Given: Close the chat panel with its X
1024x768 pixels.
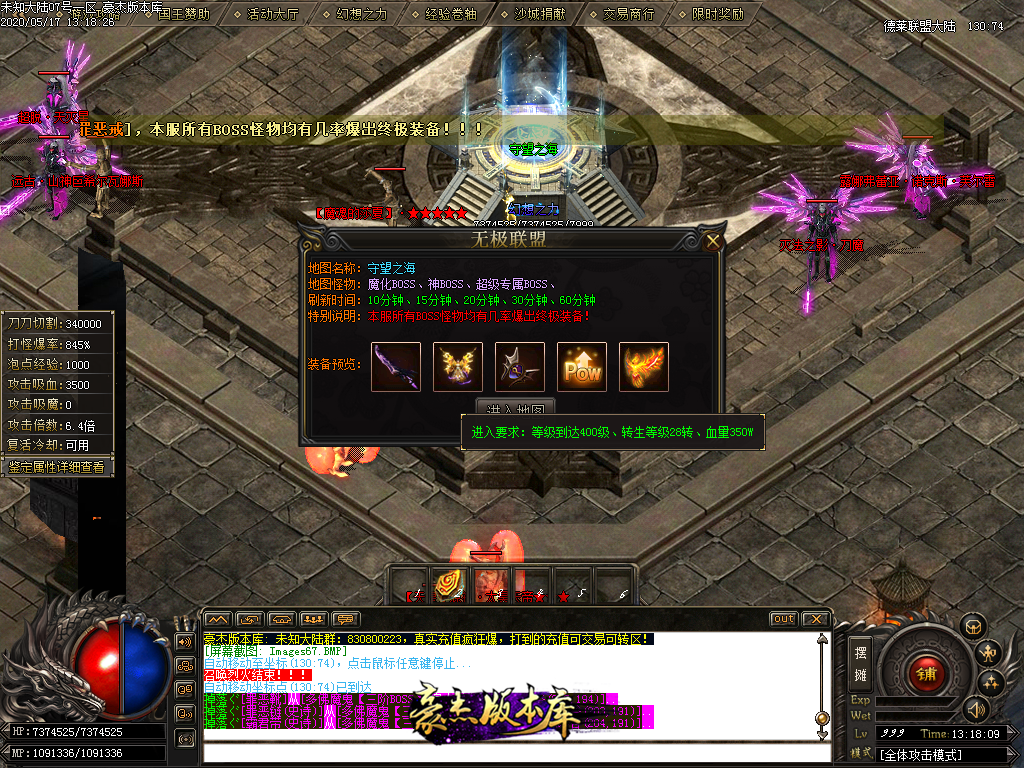Looking at the screenshot, I should click(x=815, y=619).
